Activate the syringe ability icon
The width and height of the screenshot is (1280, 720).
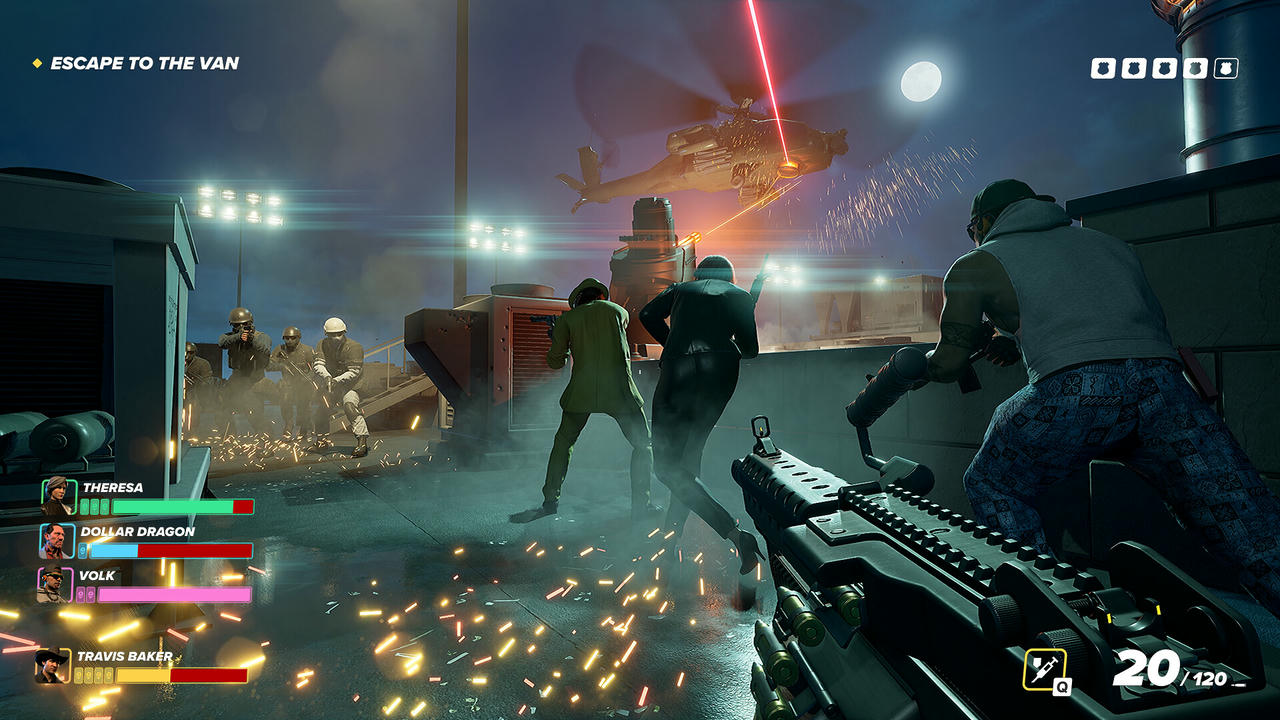pos(1044,668)
